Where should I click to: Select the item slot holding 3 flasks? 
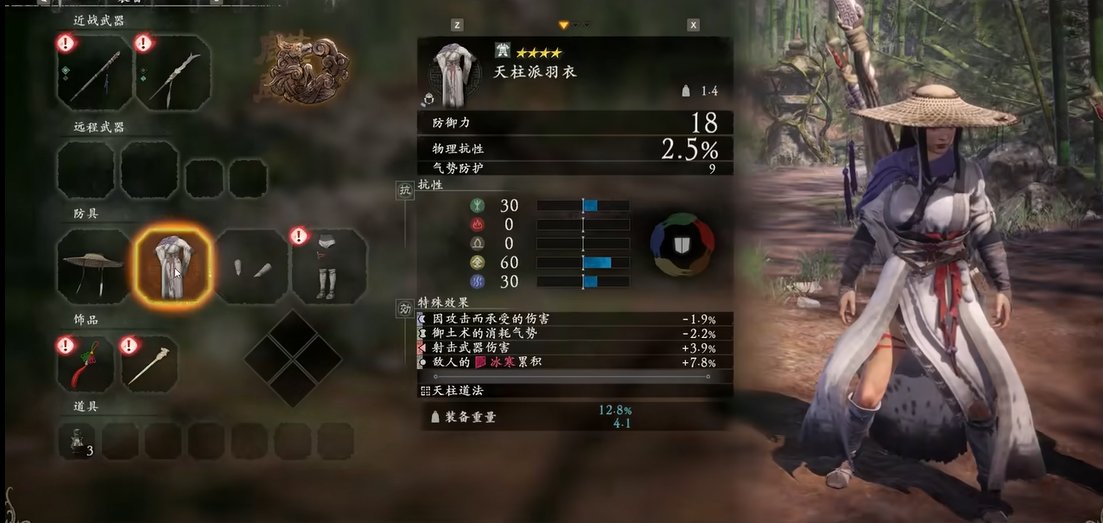point(76,440)
